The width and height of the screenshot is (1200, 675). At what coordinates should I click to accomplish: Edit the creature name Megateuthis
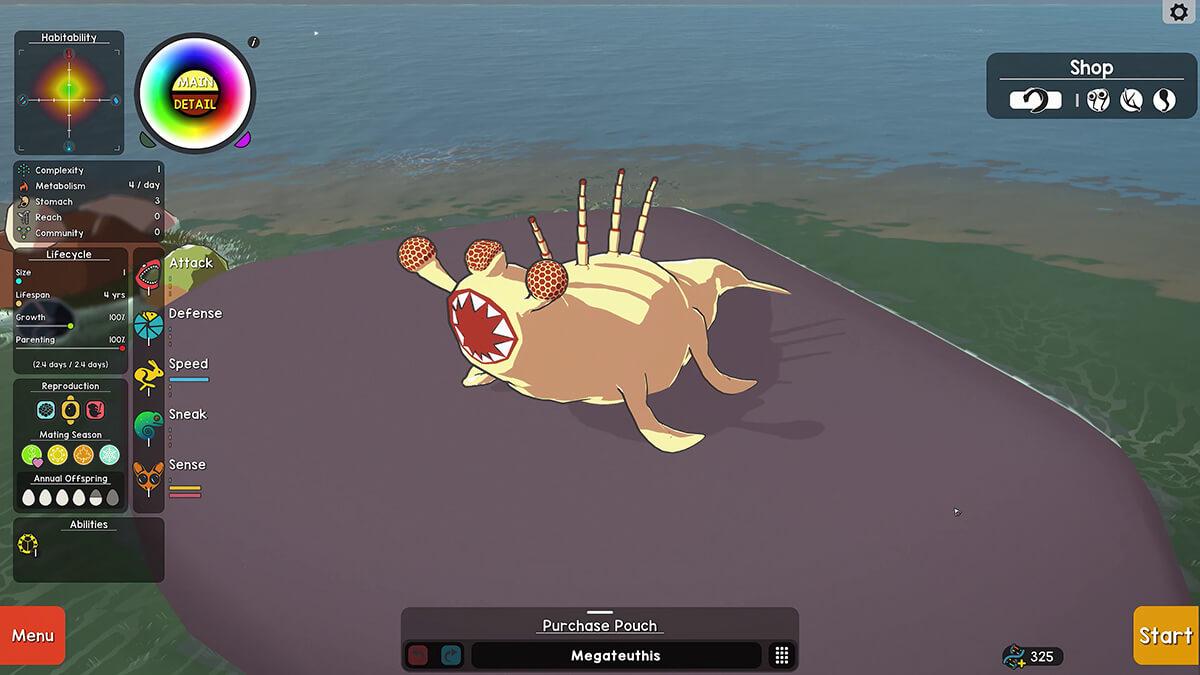pyautogui.click(x=615, y=656)
